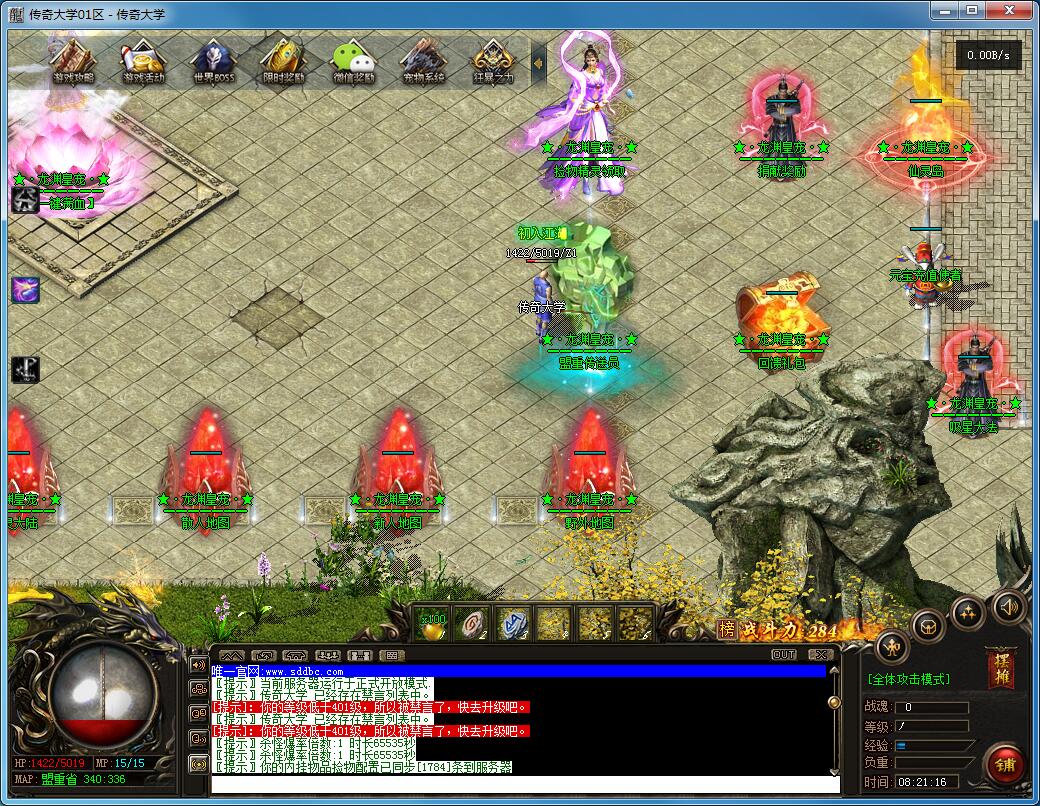1040x806 pixels.
Task: Open the 世界BOSS menu
Action: coord(213,61)
